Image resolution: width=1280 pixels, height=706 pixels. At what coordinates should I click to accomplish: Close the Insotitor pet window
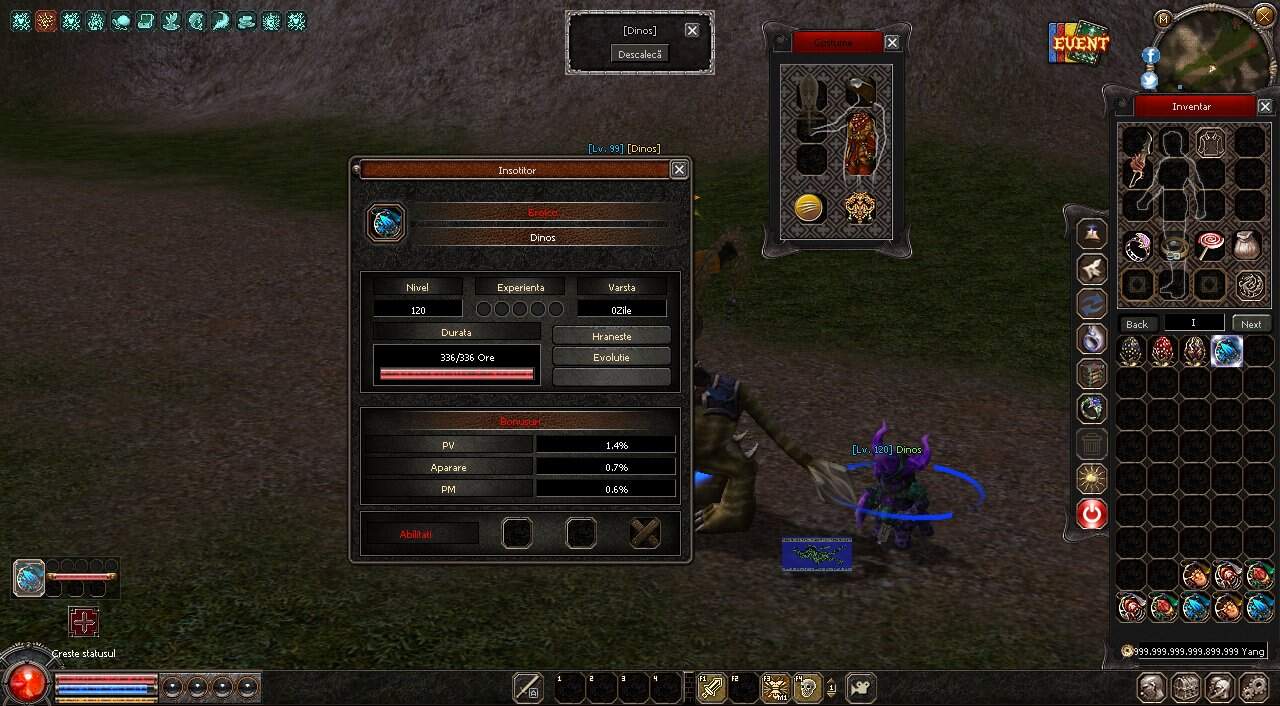679,170
